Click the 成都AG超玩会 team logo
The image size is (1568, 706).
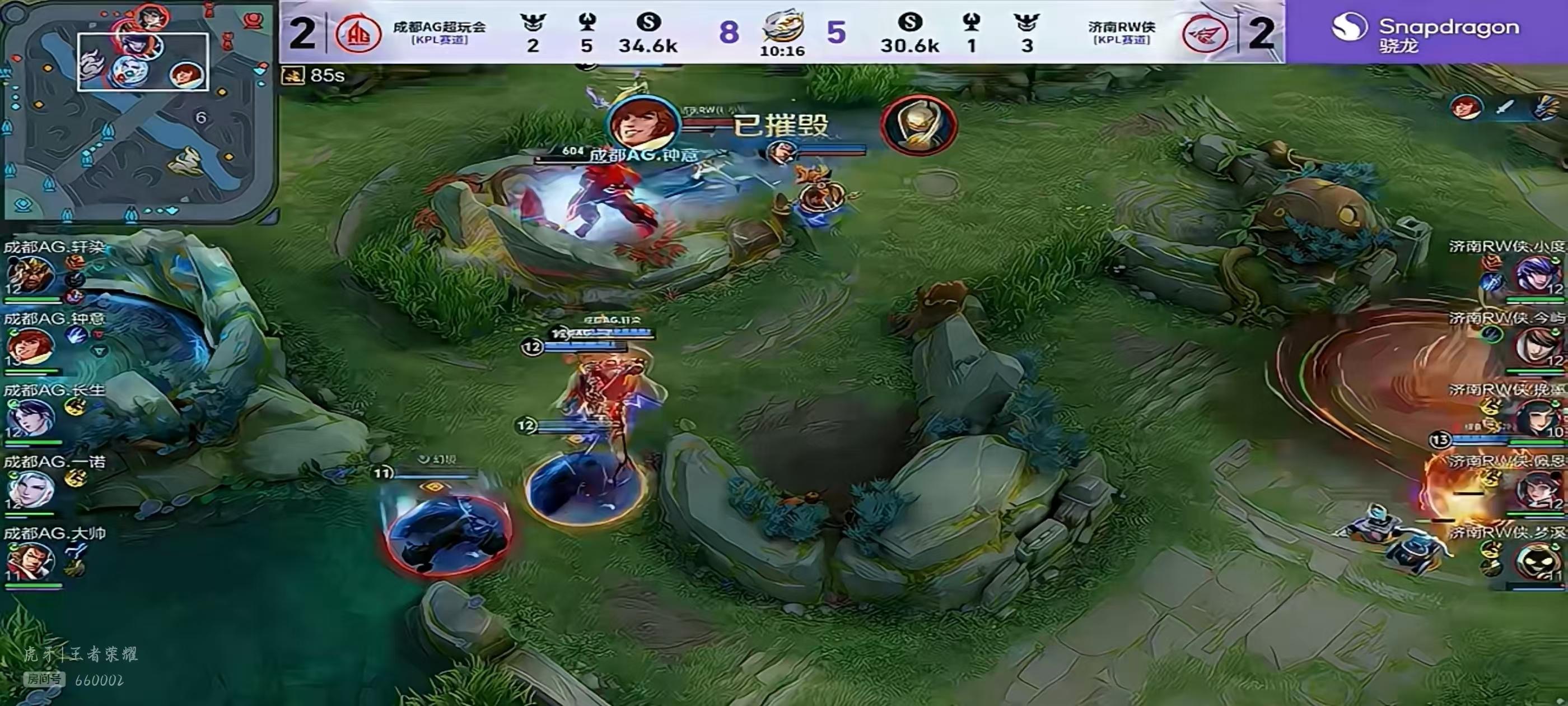[x=358, y=32]
